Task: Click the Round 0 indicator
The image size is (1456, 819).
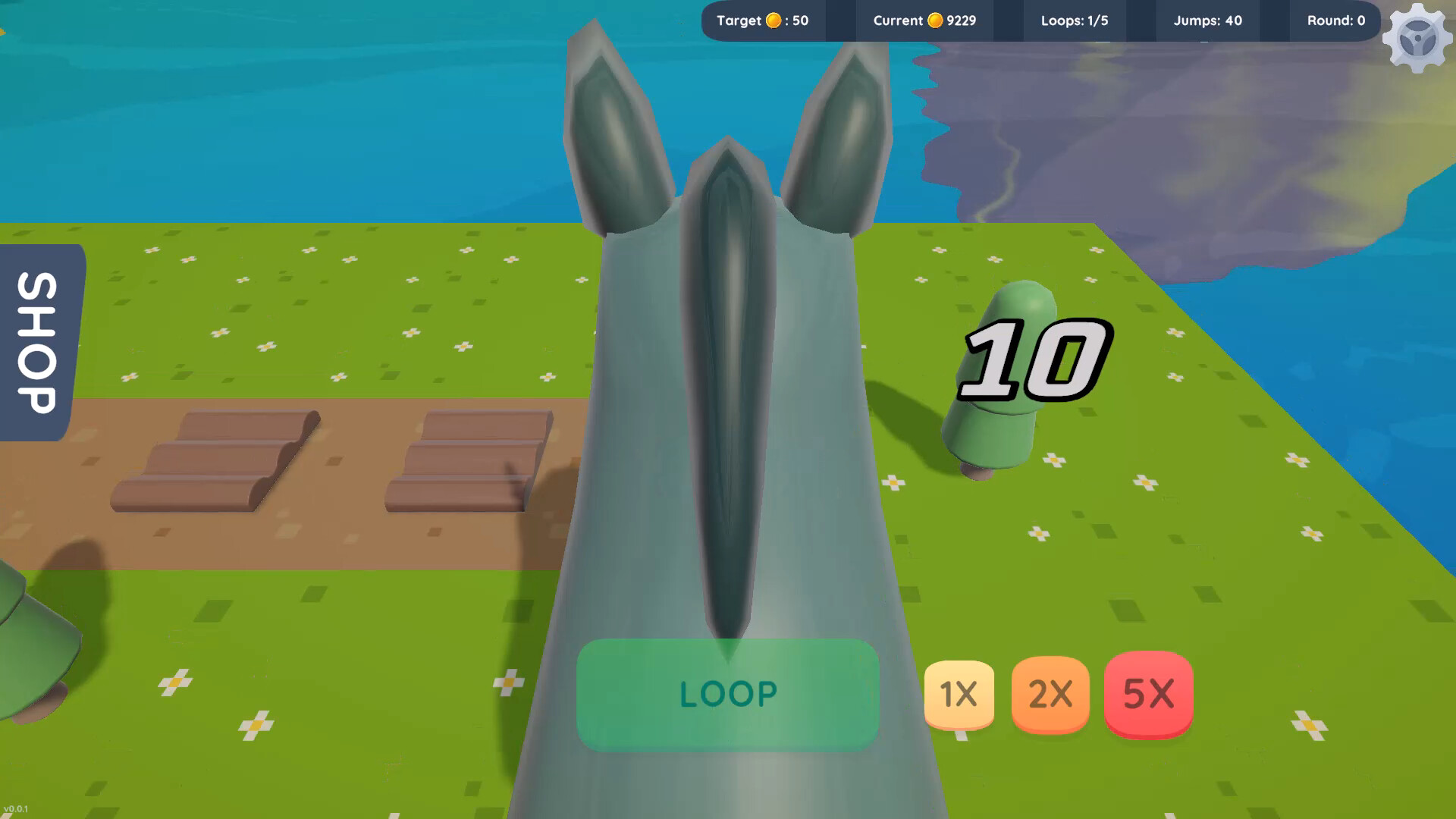Action: (x=1335, y=20)
